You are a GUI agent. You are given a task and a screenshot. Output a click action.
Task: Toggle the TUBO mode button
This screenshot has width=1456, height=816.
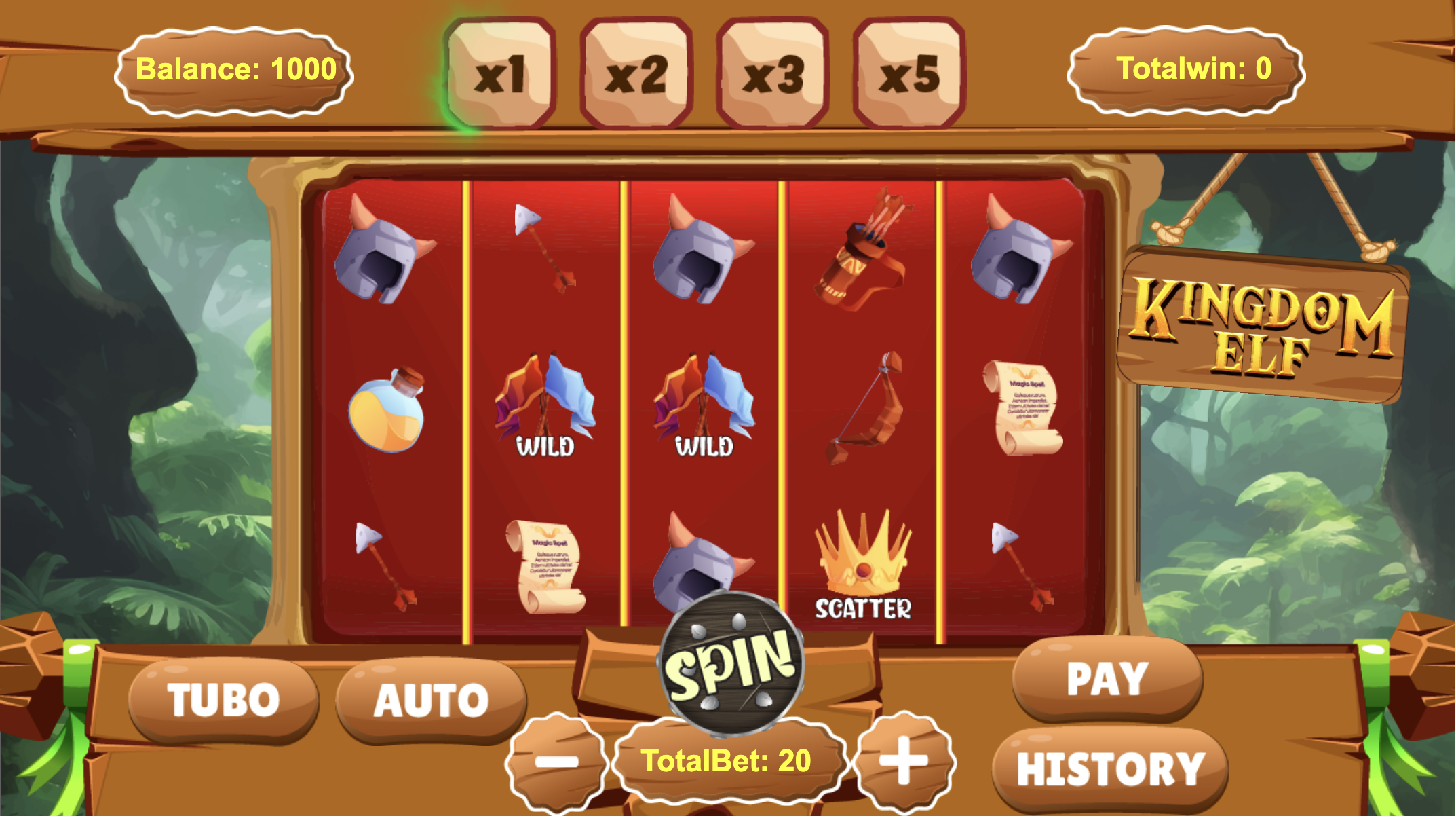point(223,700)
